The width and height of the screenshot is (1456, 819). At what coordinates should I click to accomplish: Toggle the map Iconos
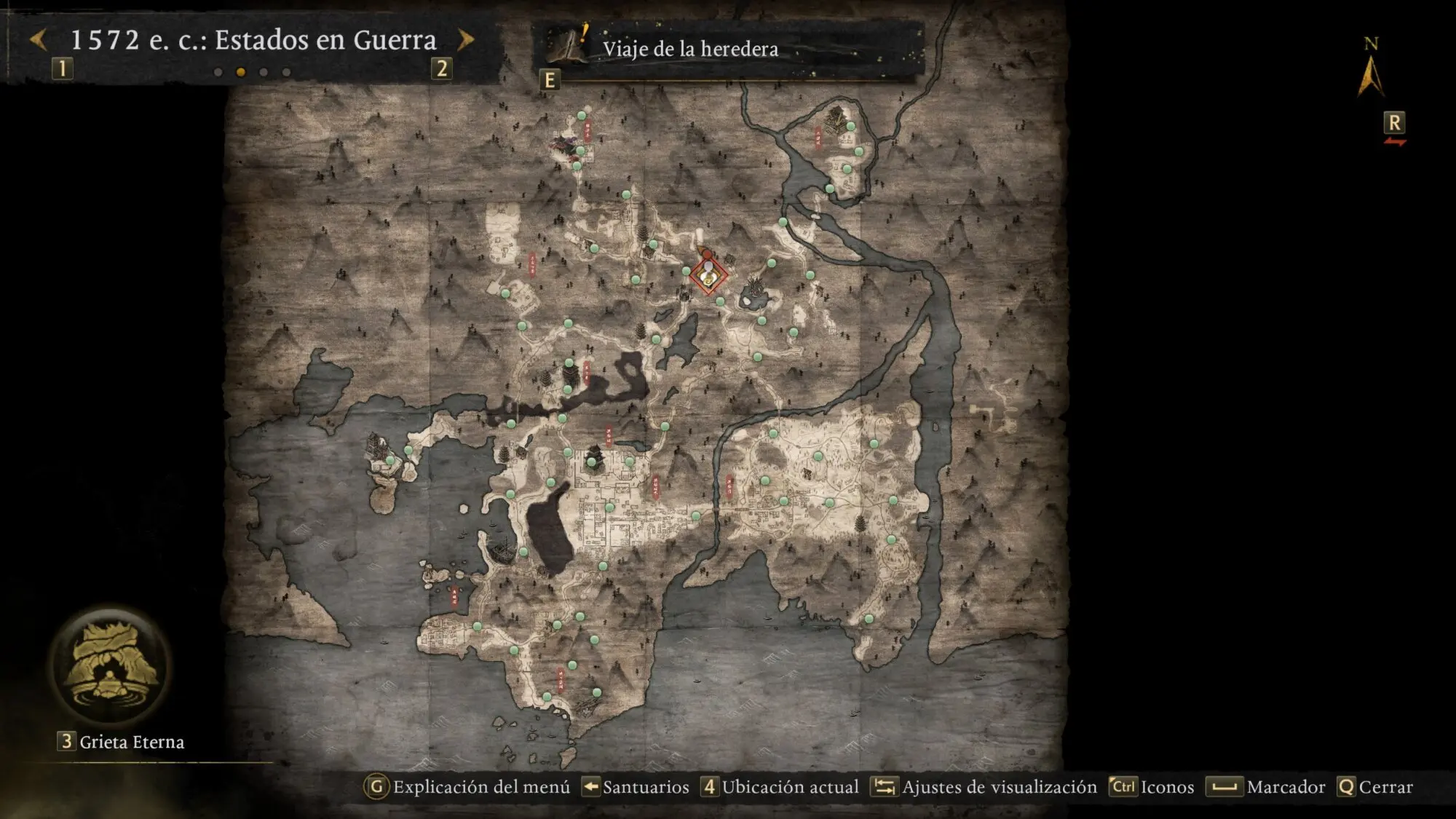coord(1152,787)
